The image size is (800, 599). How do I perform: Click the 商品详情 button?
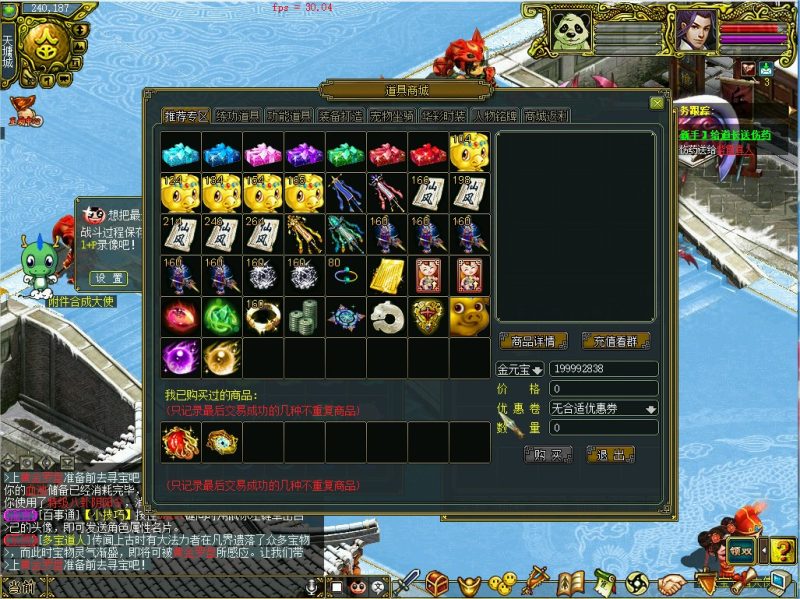(x=532, y=341)
